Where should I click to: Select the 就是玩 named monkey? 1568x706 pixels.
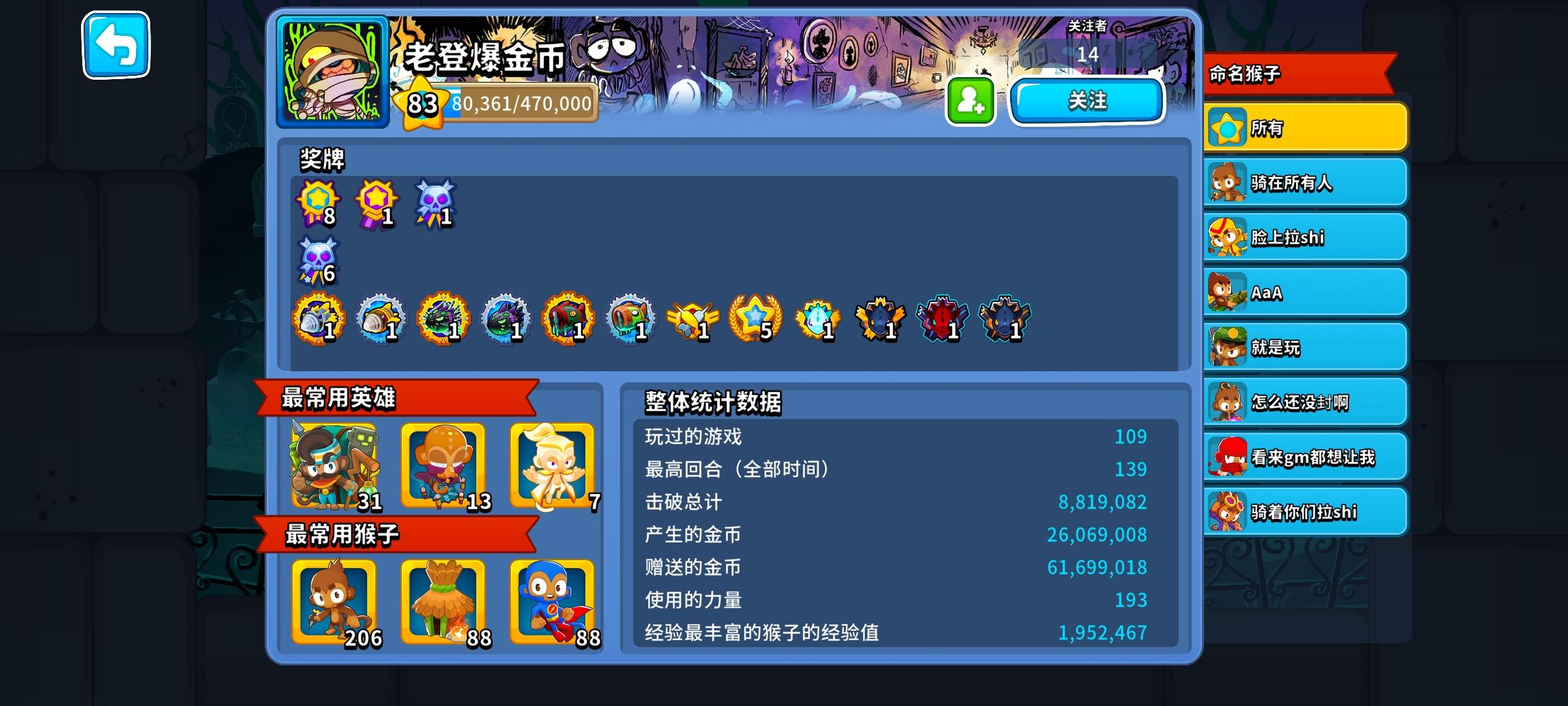[1304, 347]
